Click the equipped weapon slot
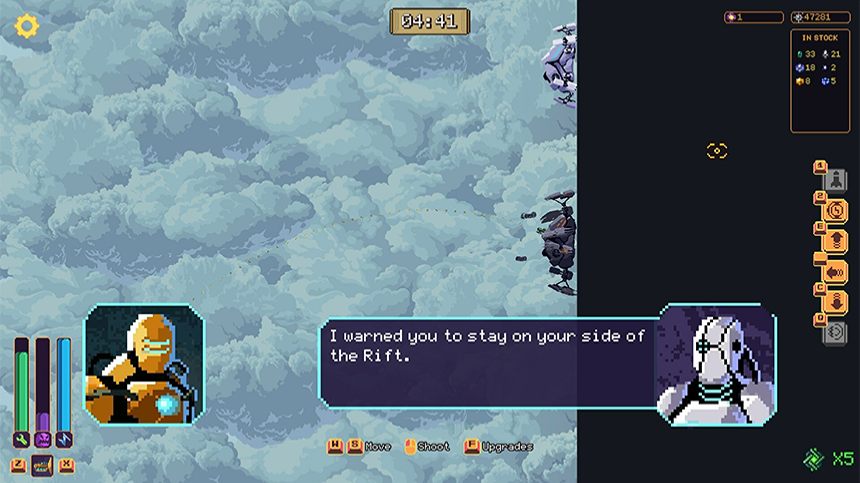This screenshot has width=860, height=483. tap(42, 465)
